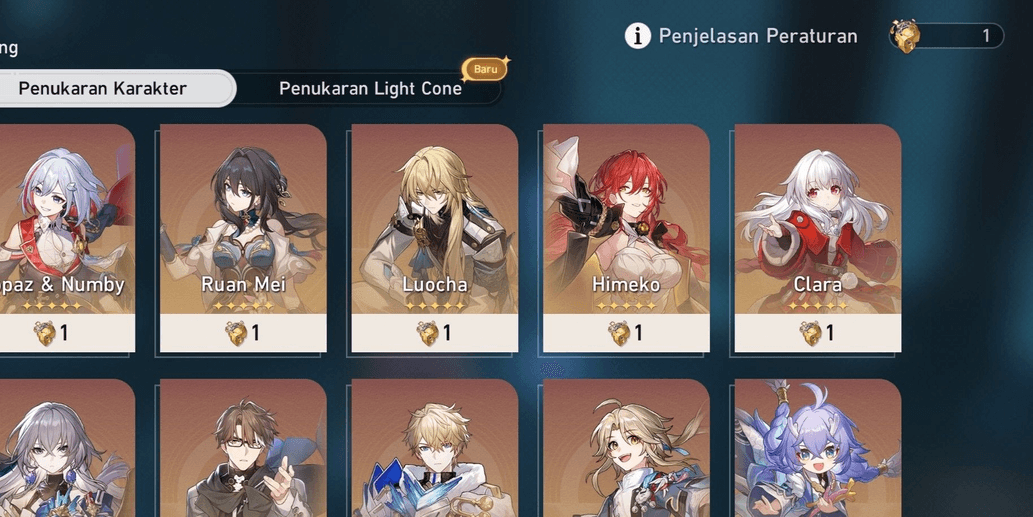Select Himeko's exchange card
Image resolution: width=1033 pixels, height=517 pixels.
(x=626, y=237)
